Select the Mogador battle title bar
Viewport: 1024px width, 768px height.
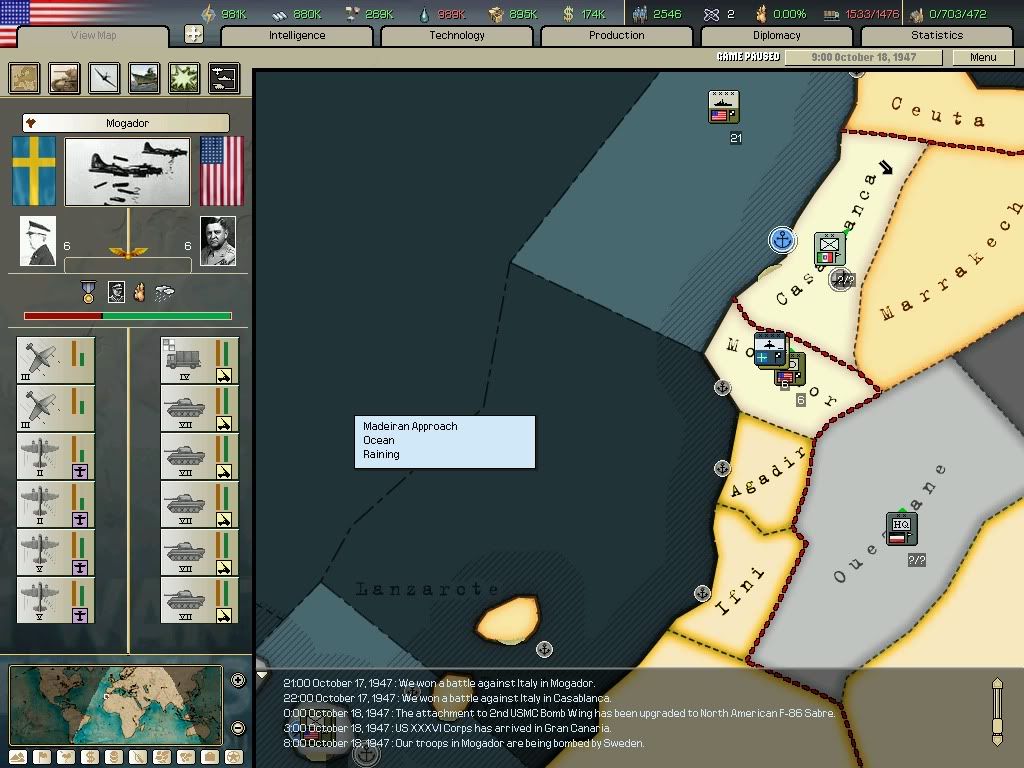126,123
